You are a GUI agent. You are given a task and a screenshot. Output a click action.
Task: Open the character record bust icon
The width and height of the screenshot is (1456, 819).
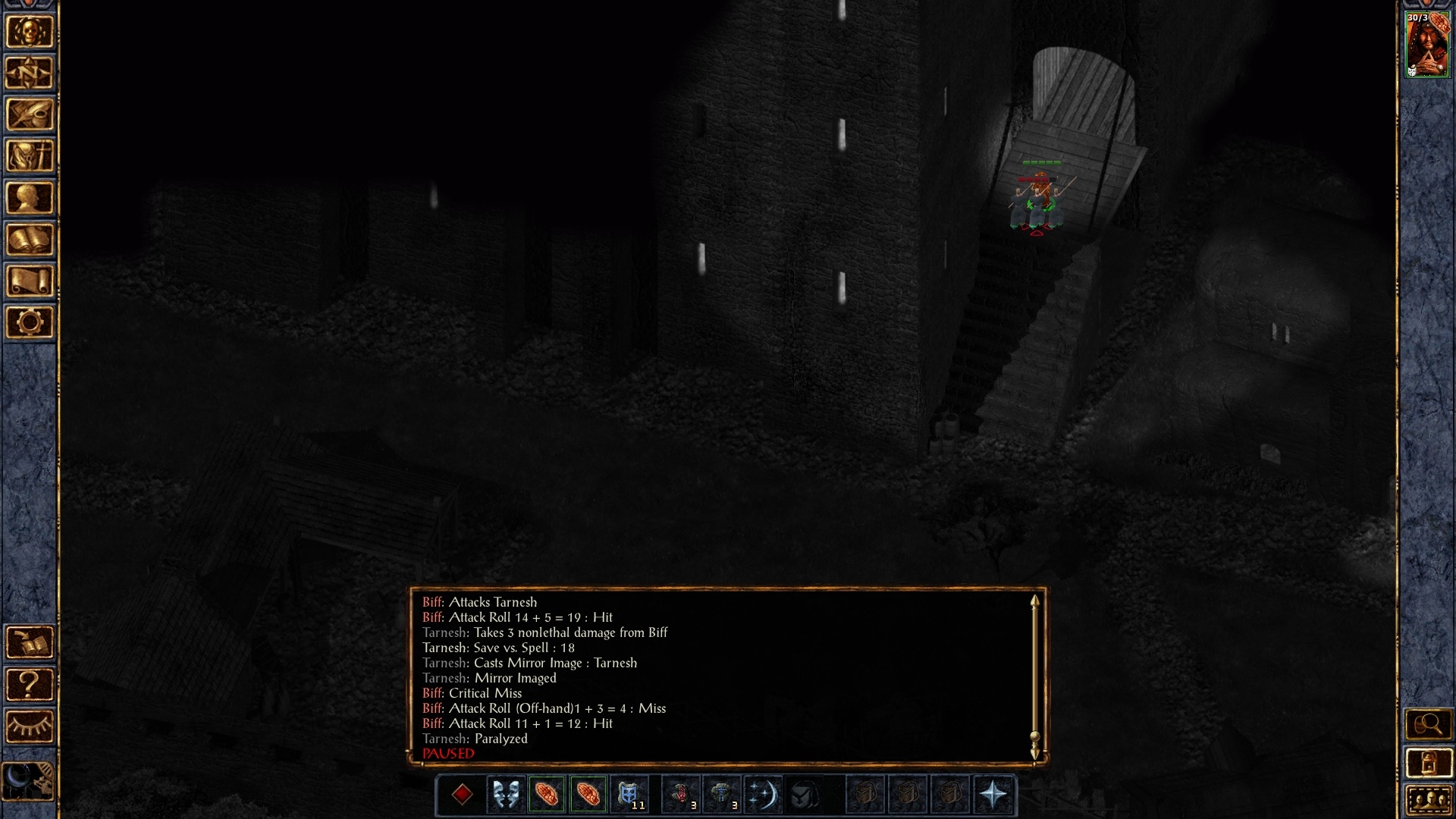pos(30,198)
